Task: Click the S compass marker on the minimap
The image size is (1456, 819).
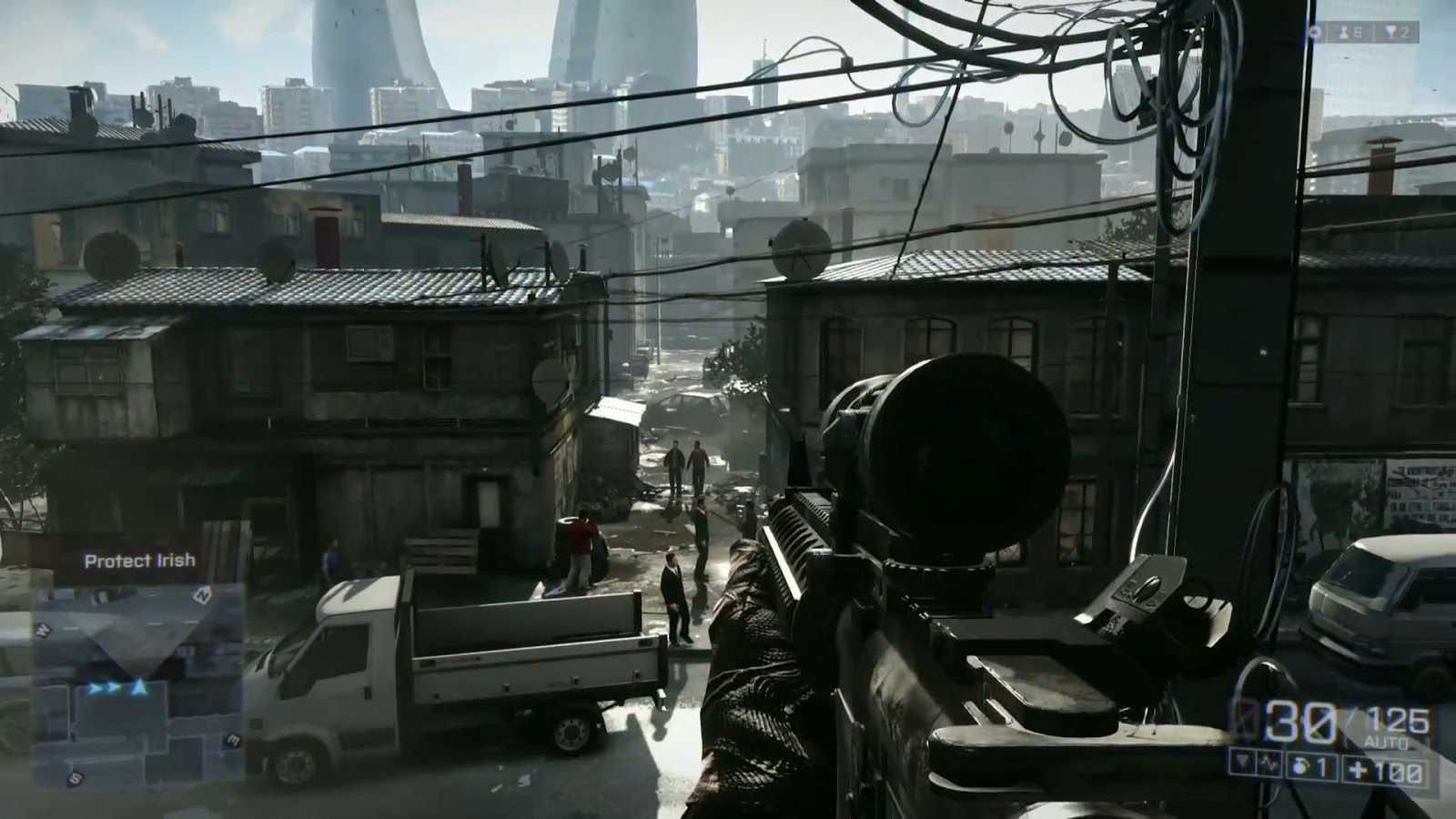Action: (x=74, y=777)
